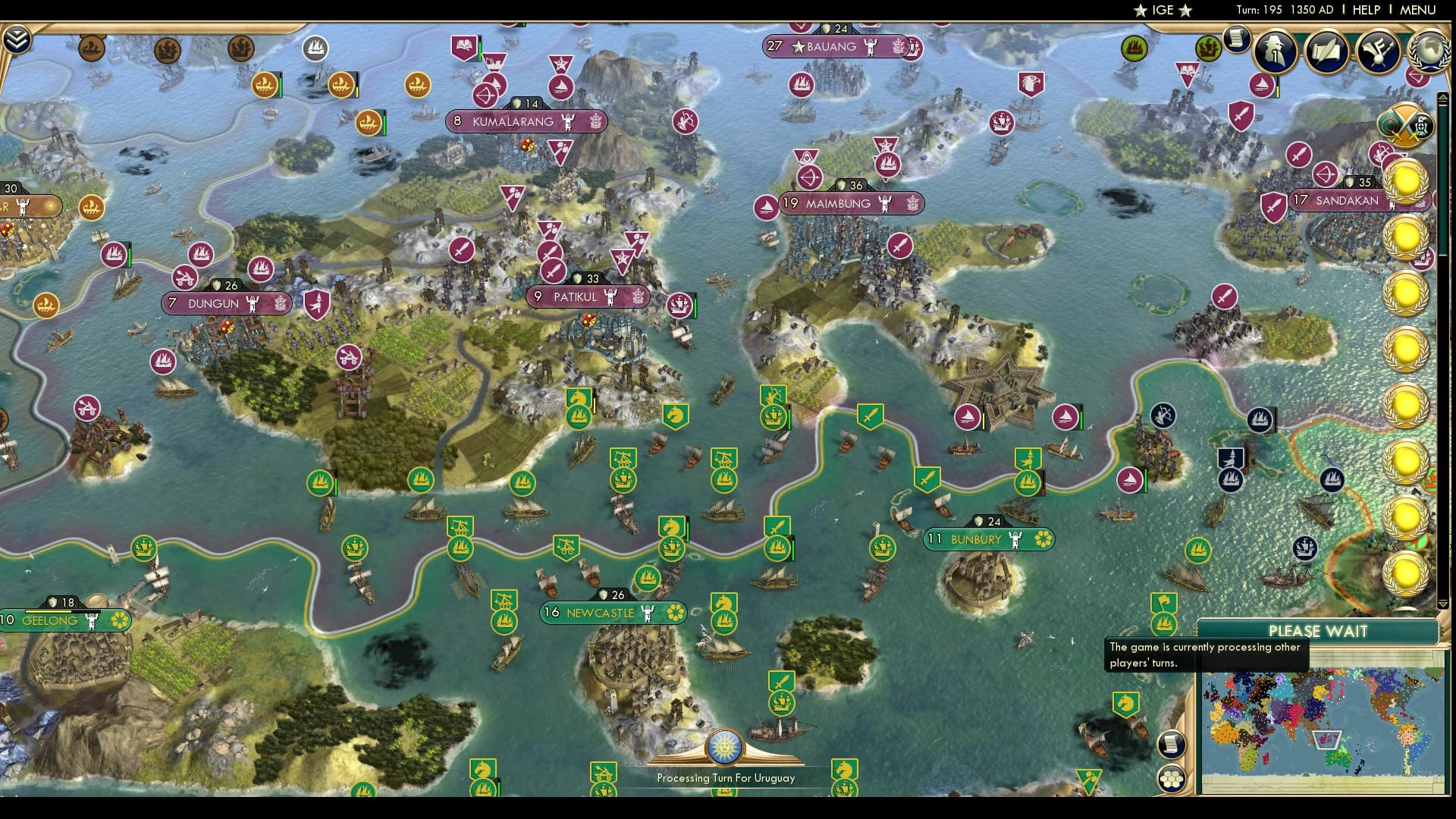Open HELP from the top bar

1365,10
